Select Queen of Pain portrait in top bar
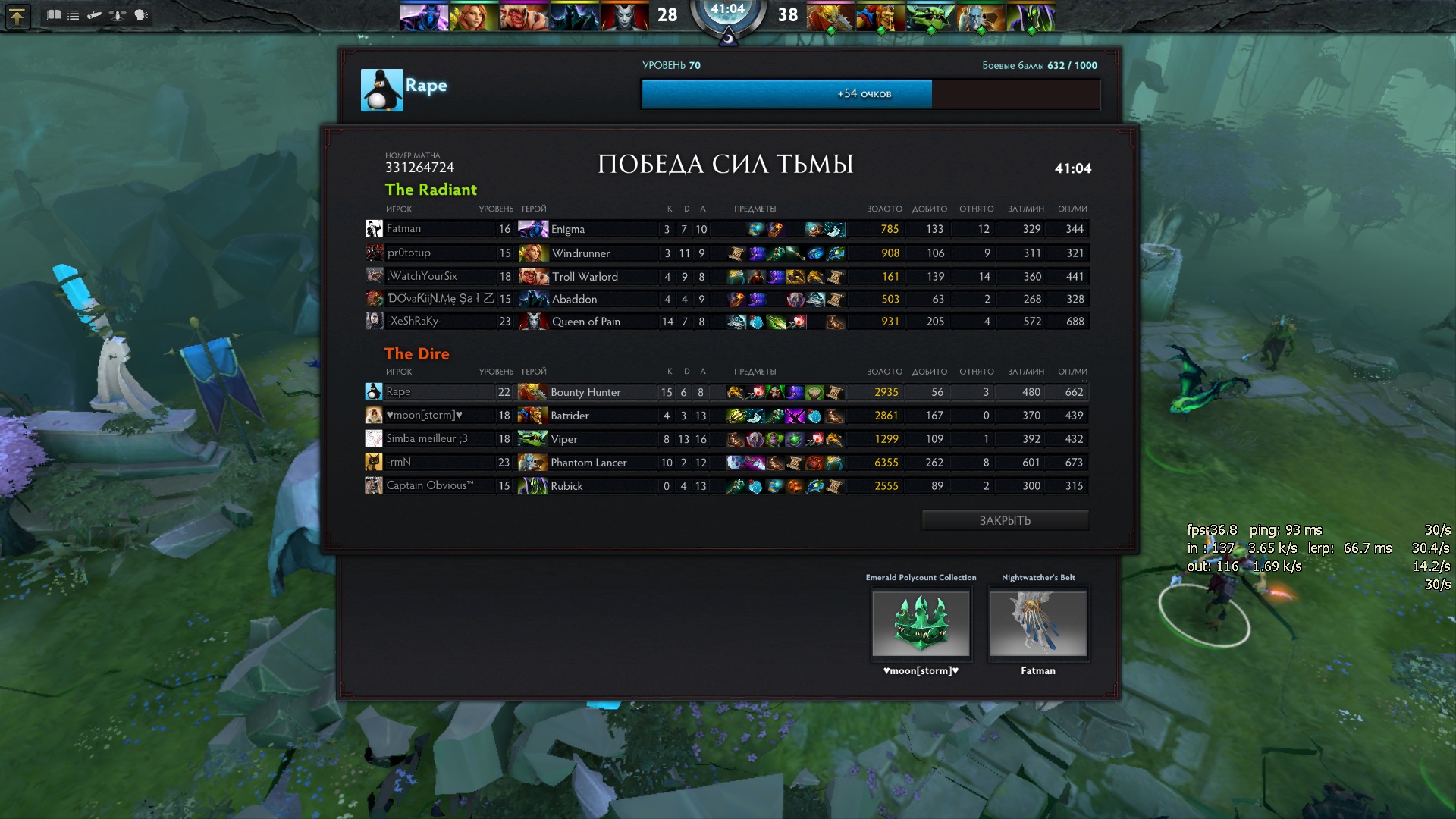This screenshot has height=819, width=1456. point(624,17)
